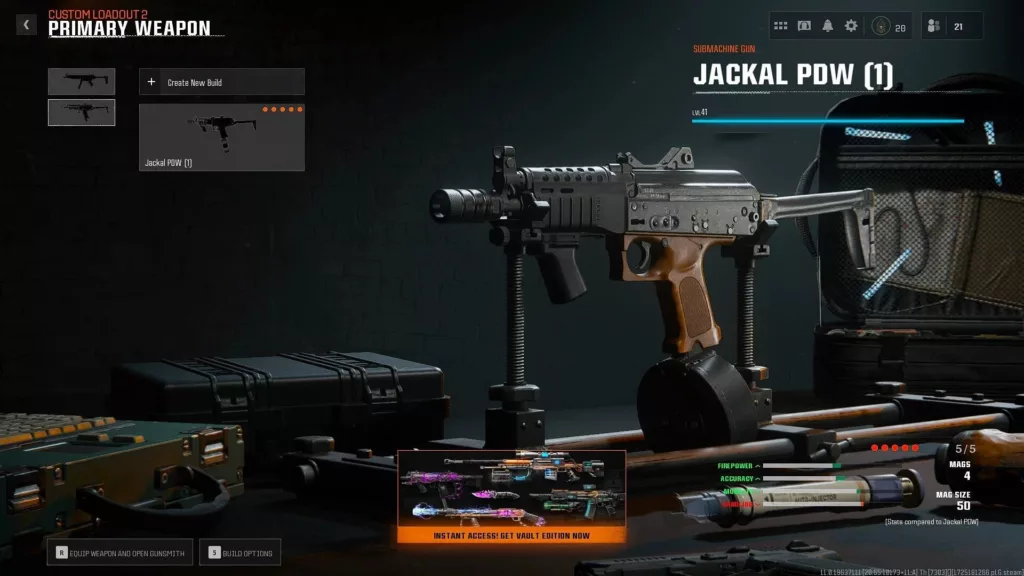The width and height of the screenshot is (1024, 576).
Task: Create a new build
Action: (x=221, y=82)
